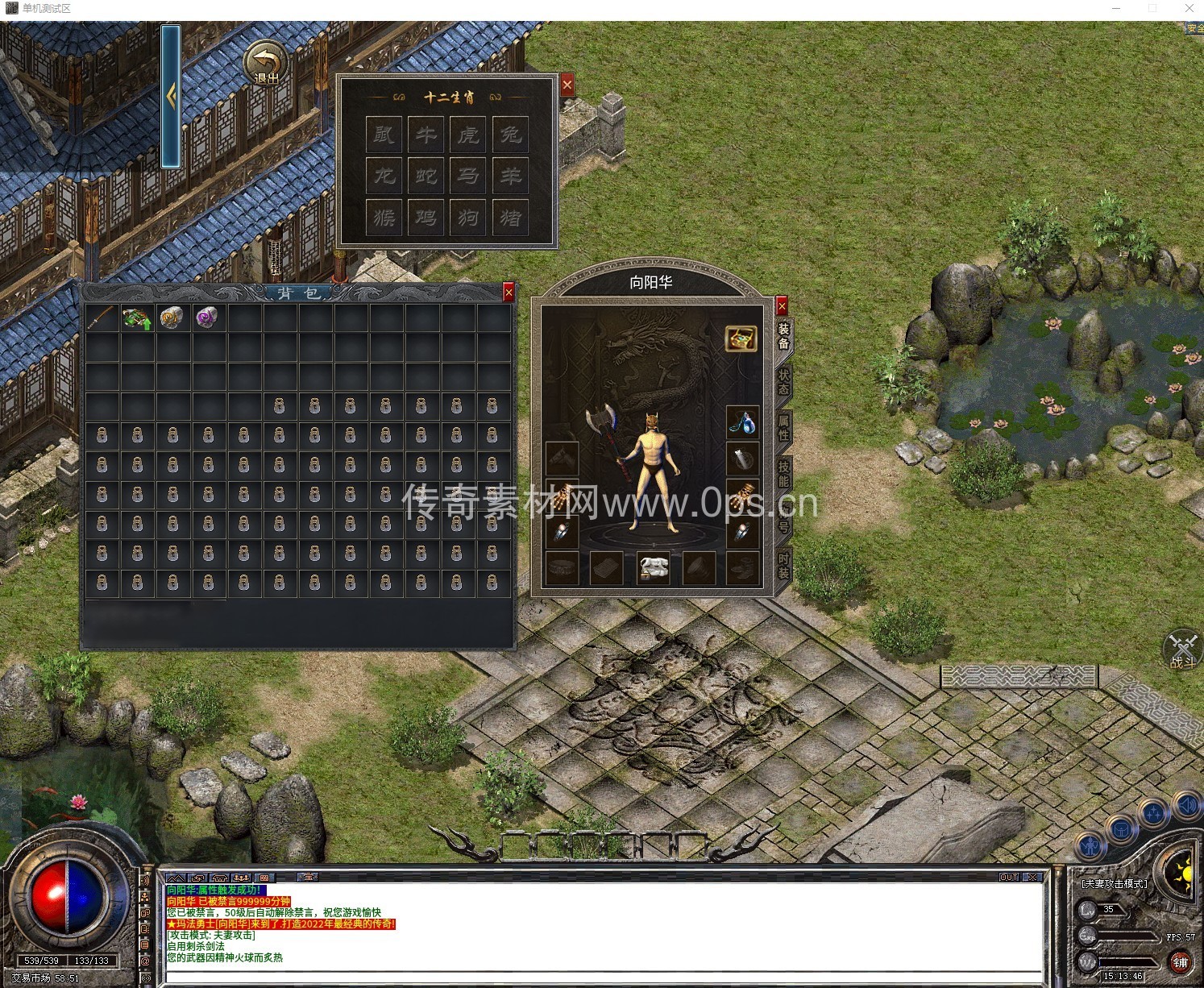Show the 技能 skills tab
This screenshot has width=1204, height=988.
783,474
